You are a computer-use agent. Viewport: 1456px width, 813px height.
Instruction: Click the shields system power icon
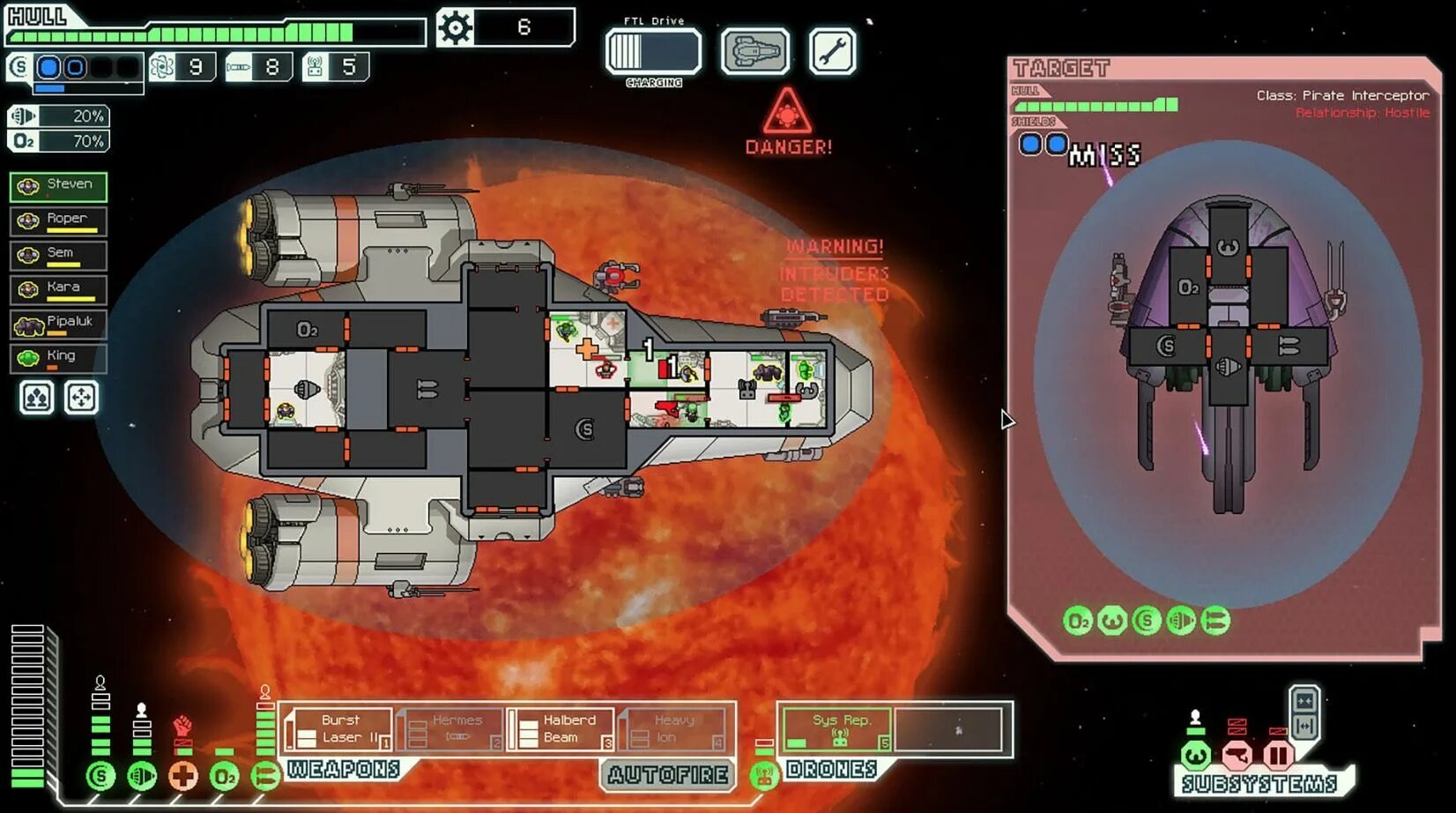click(x=100, y=776)
